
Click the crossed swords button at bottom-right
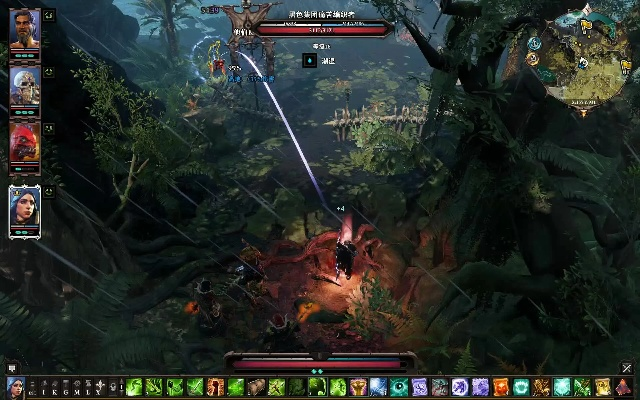[x=626, y=368]
